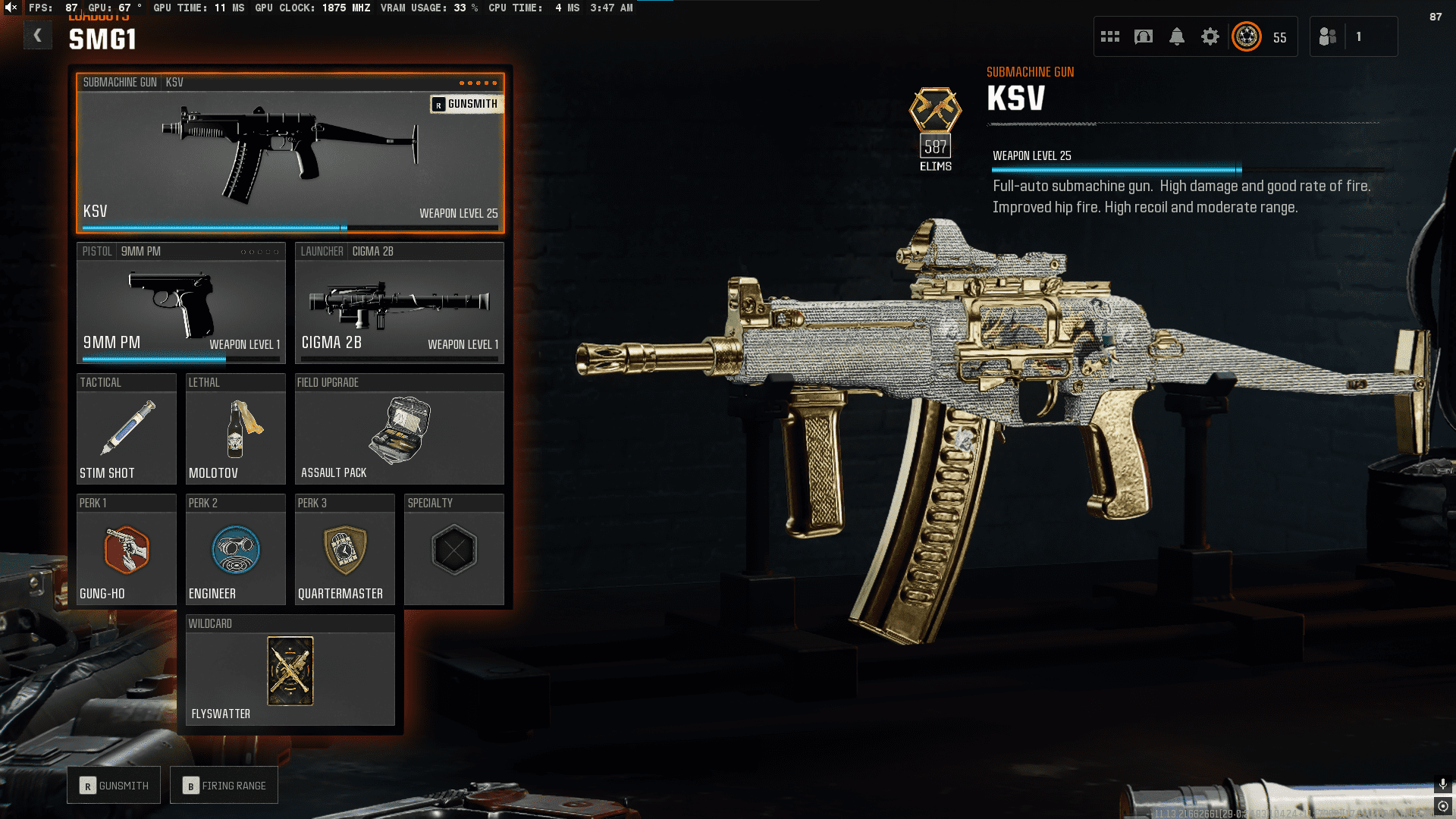Image resolution: width=1456 pixels, height=819 pixels.
Task: Change the Stim Shot tactical slot
Action: tap(127, 430)
